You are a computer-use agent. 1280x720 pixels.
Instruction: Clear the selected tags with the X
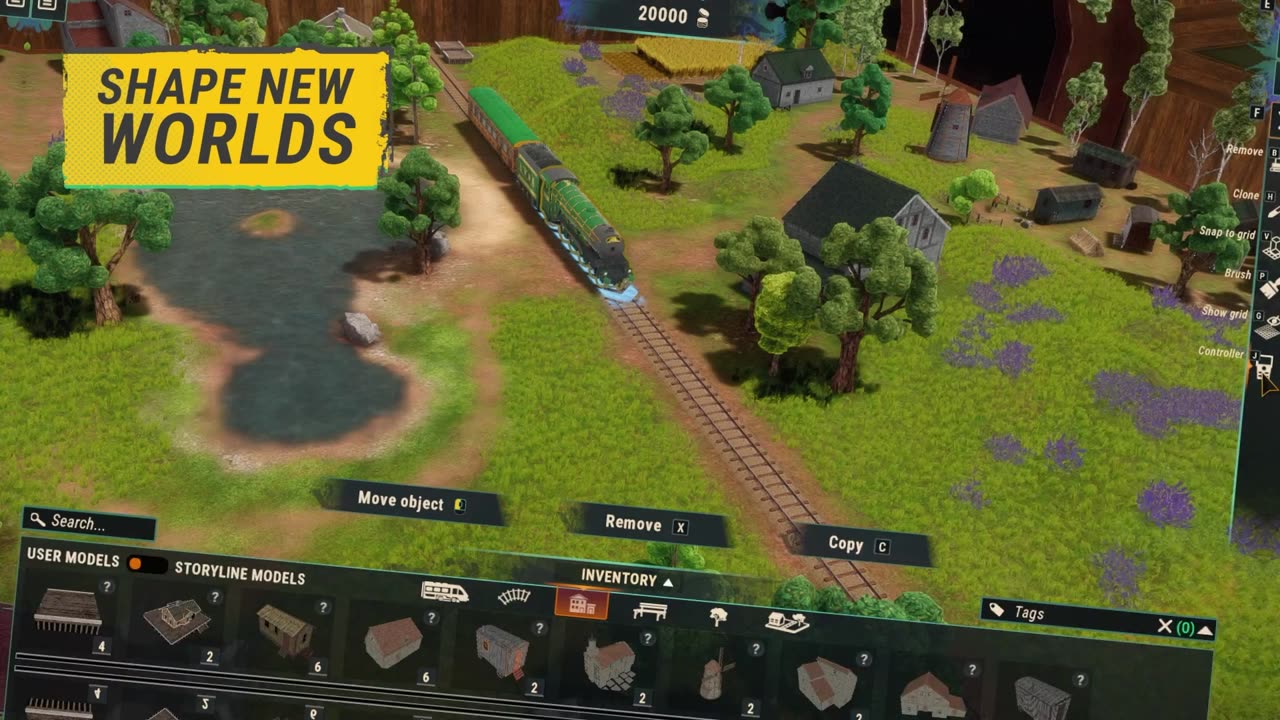1165,626
